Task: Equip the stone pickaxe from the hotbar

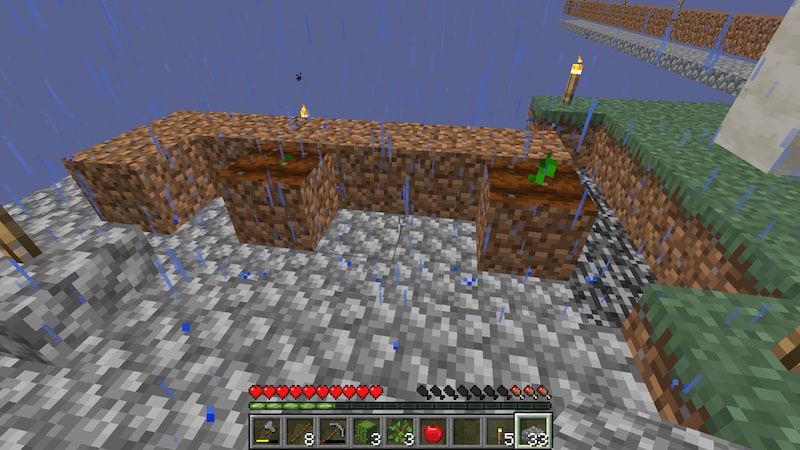Action: tap(332, 432)
